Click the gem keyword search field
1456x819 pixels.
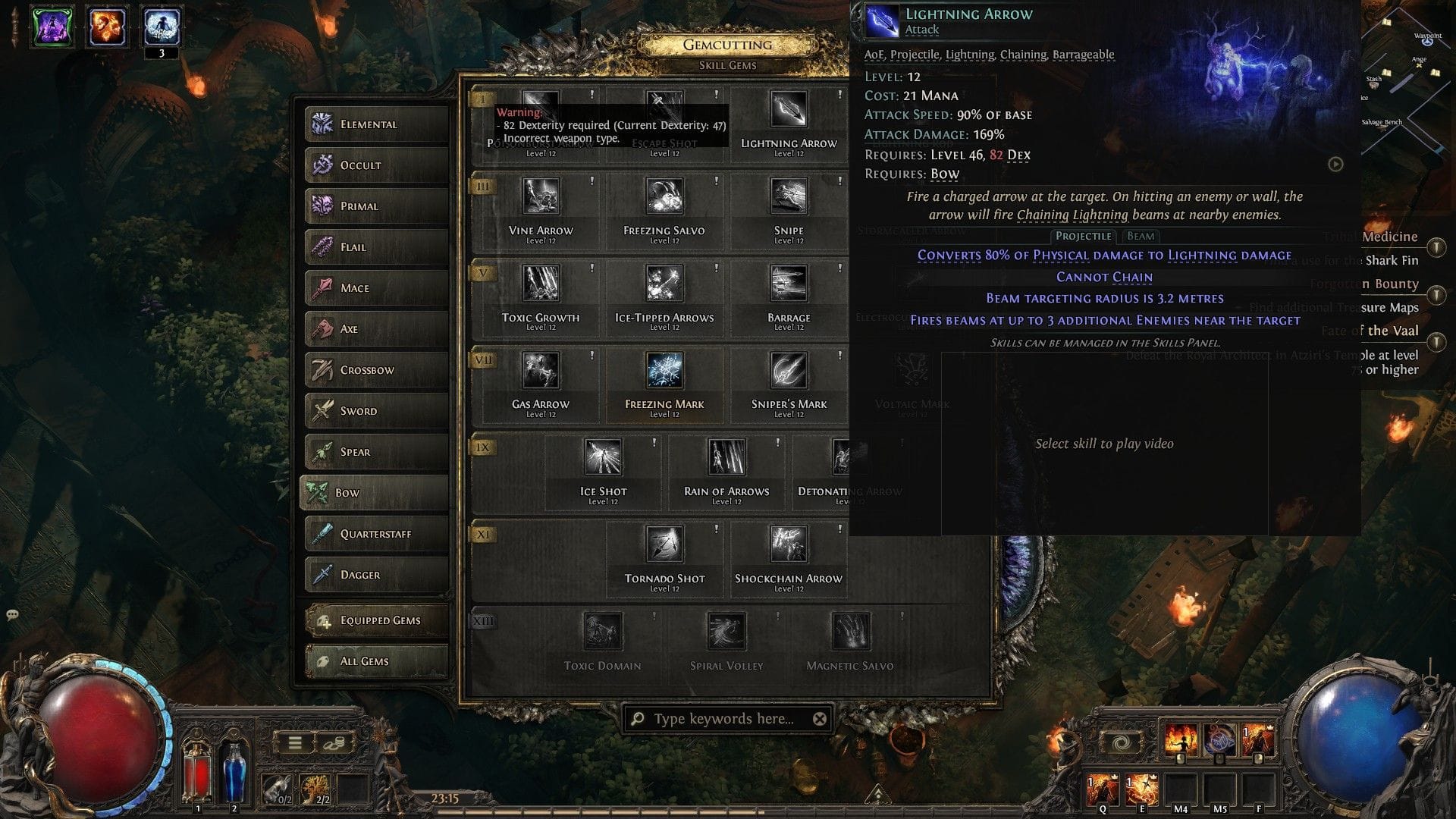[x=724, y=719]
